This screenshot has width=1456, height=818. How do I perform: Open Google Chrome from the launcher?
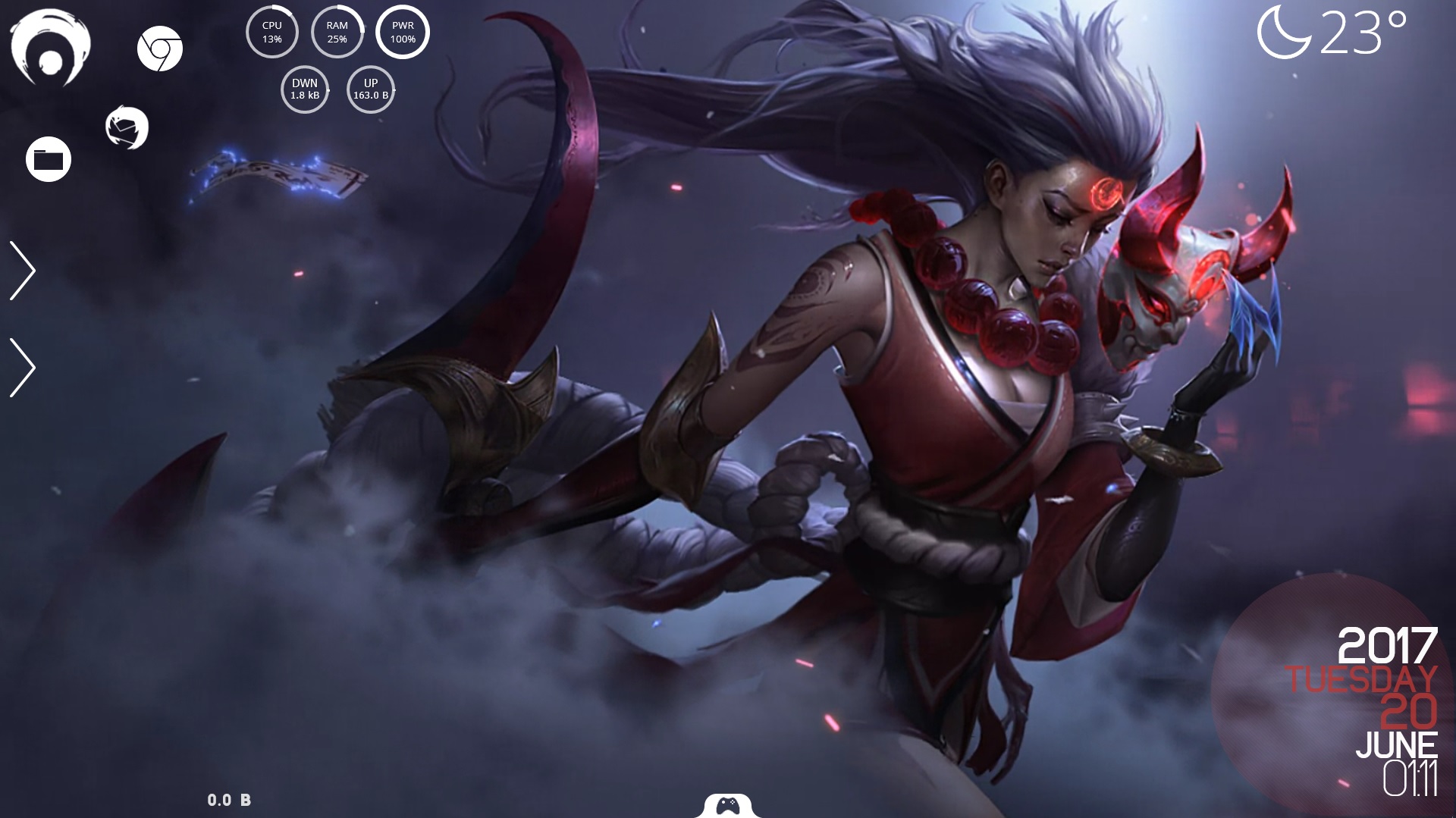[162, 51]
